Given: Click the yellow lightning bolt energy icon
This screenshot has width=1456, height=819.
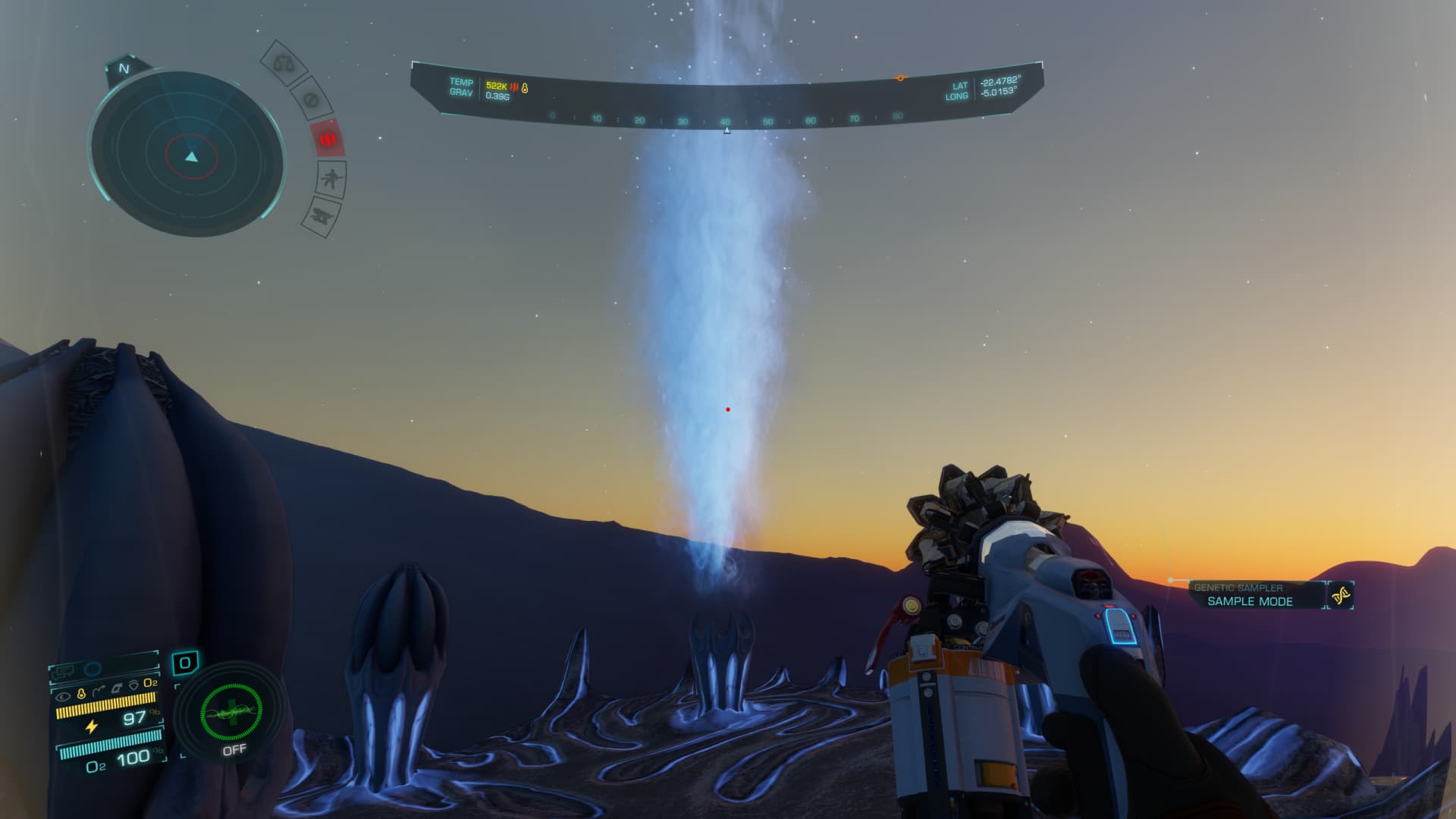Looking at the screenshot, I should point(92,726).
